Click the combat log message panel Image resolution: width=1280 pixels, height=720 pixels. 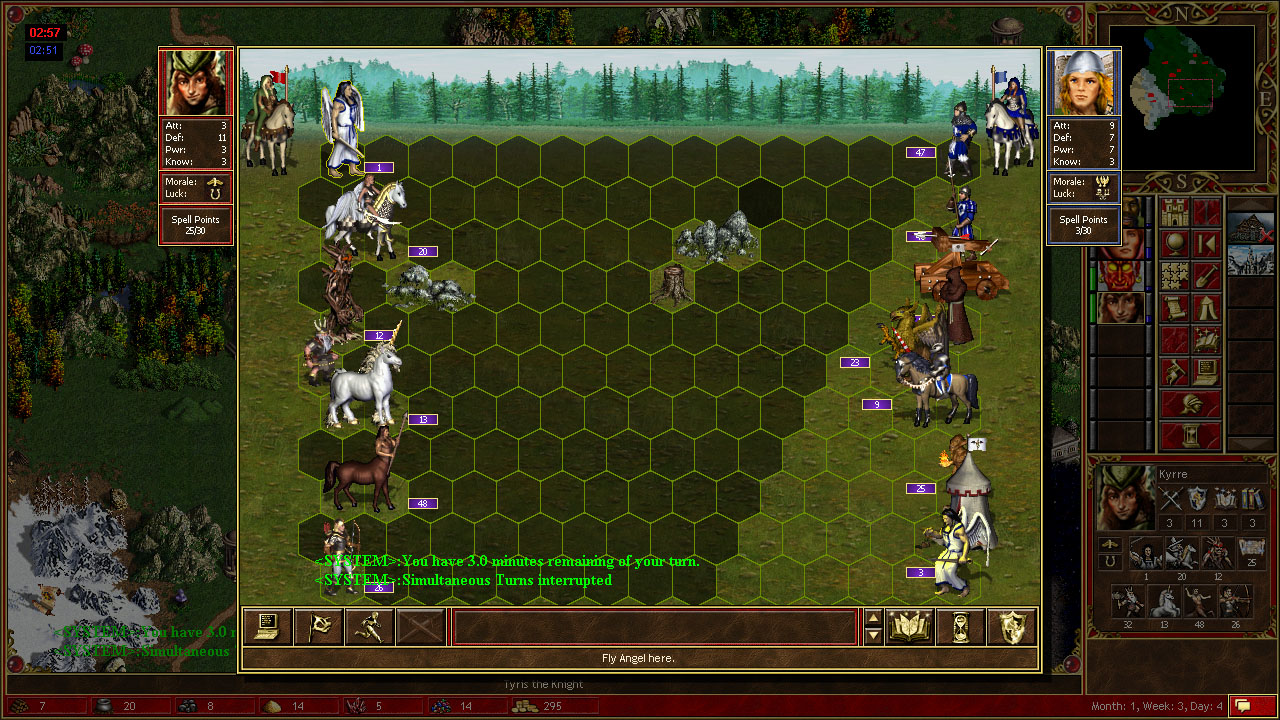[655, 627]
